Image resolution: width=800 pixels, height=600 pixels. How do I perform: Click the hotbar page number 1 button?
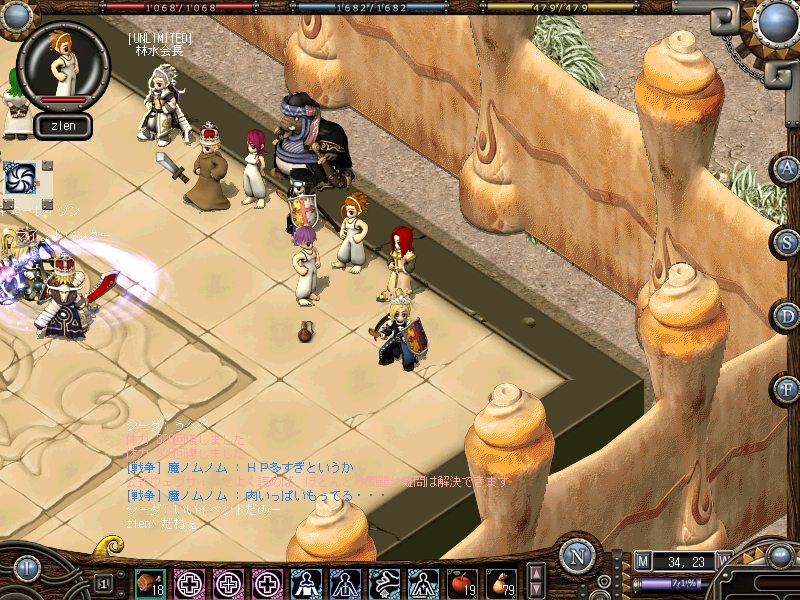tap(103, 583)
